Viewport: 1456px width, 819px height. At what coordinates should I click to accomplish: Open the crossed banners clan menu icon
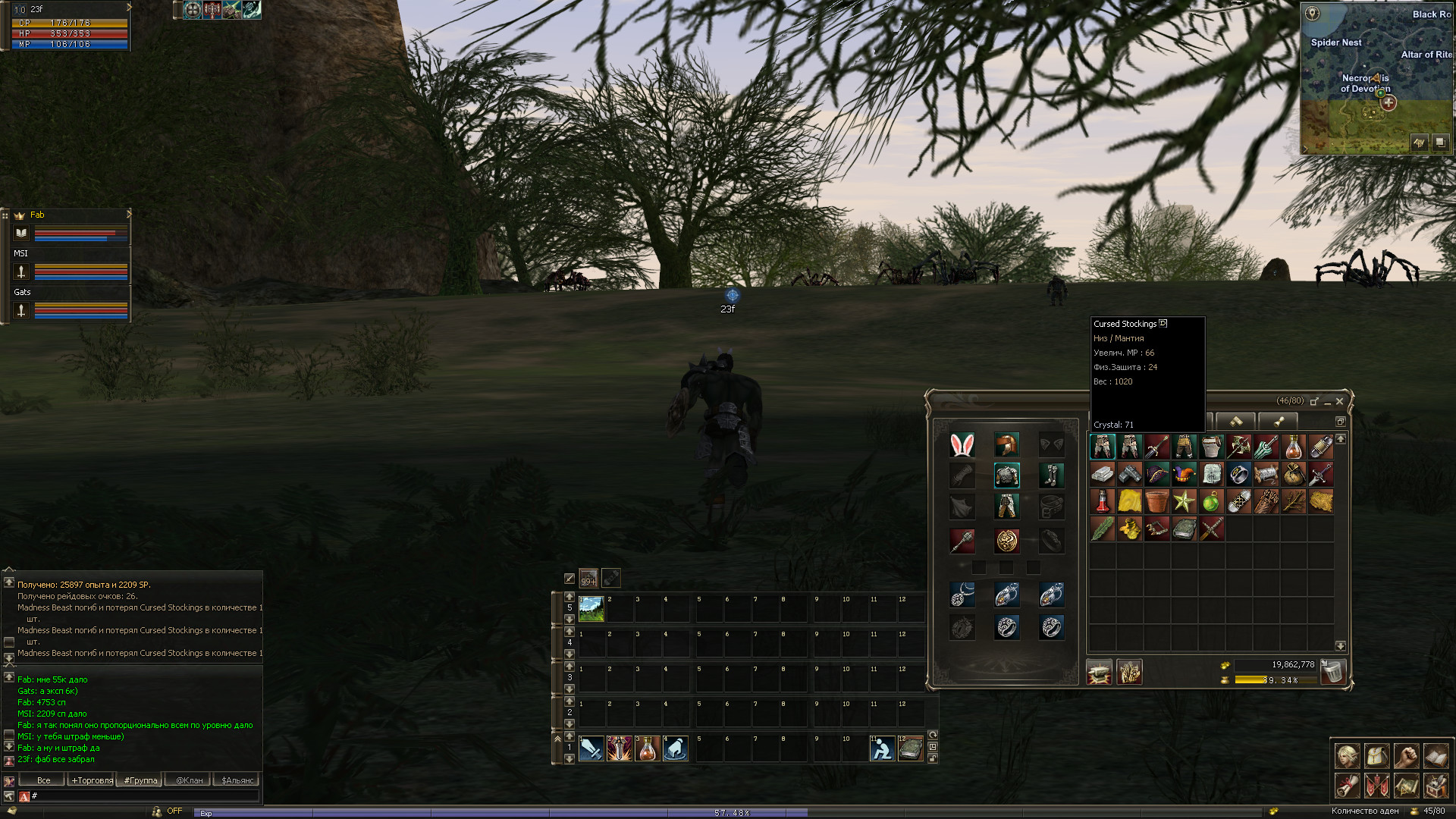(1376, 786)
